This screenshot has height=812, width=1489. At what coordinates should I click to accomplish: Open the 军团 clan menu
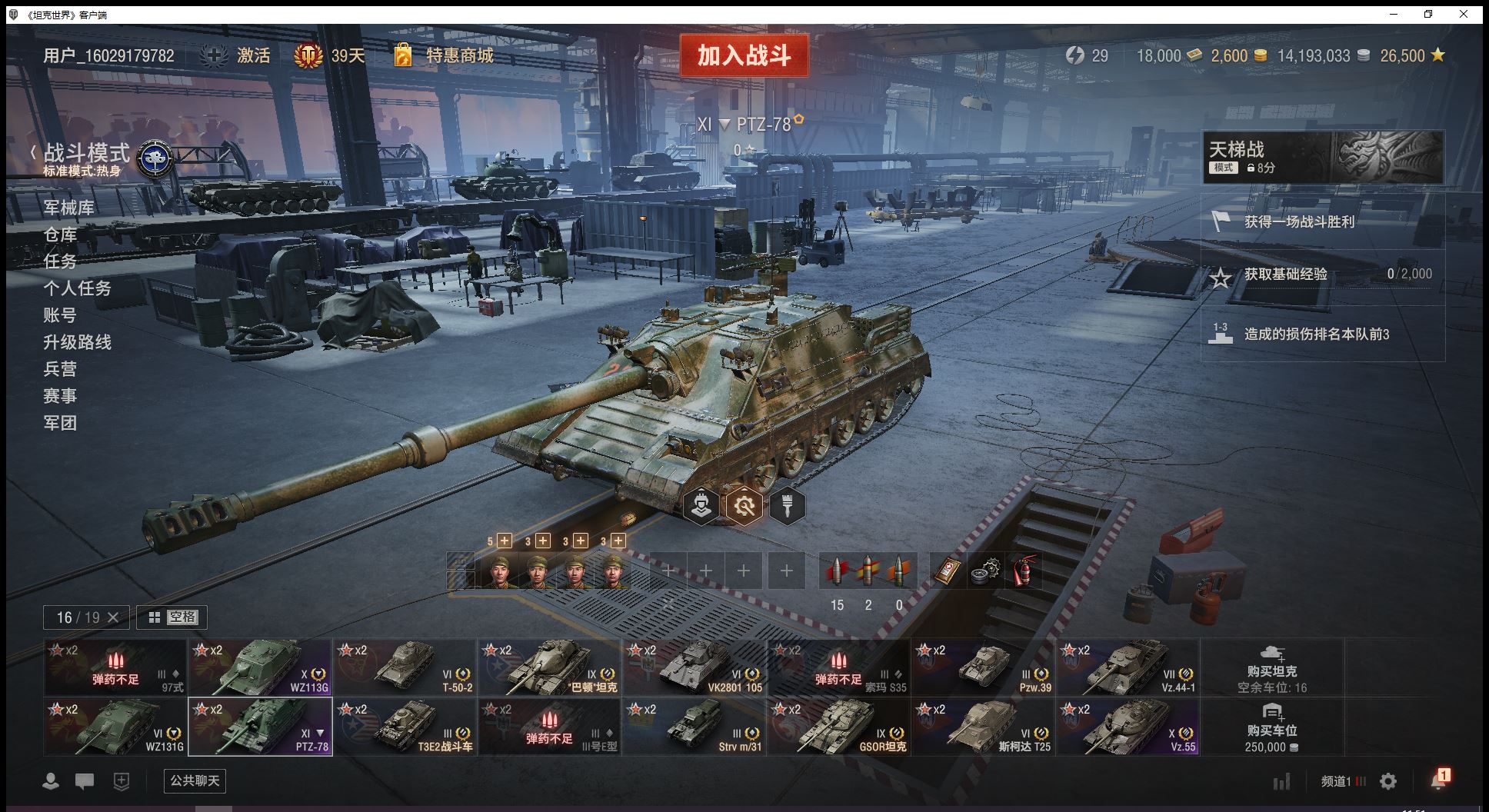coord(60,423)
